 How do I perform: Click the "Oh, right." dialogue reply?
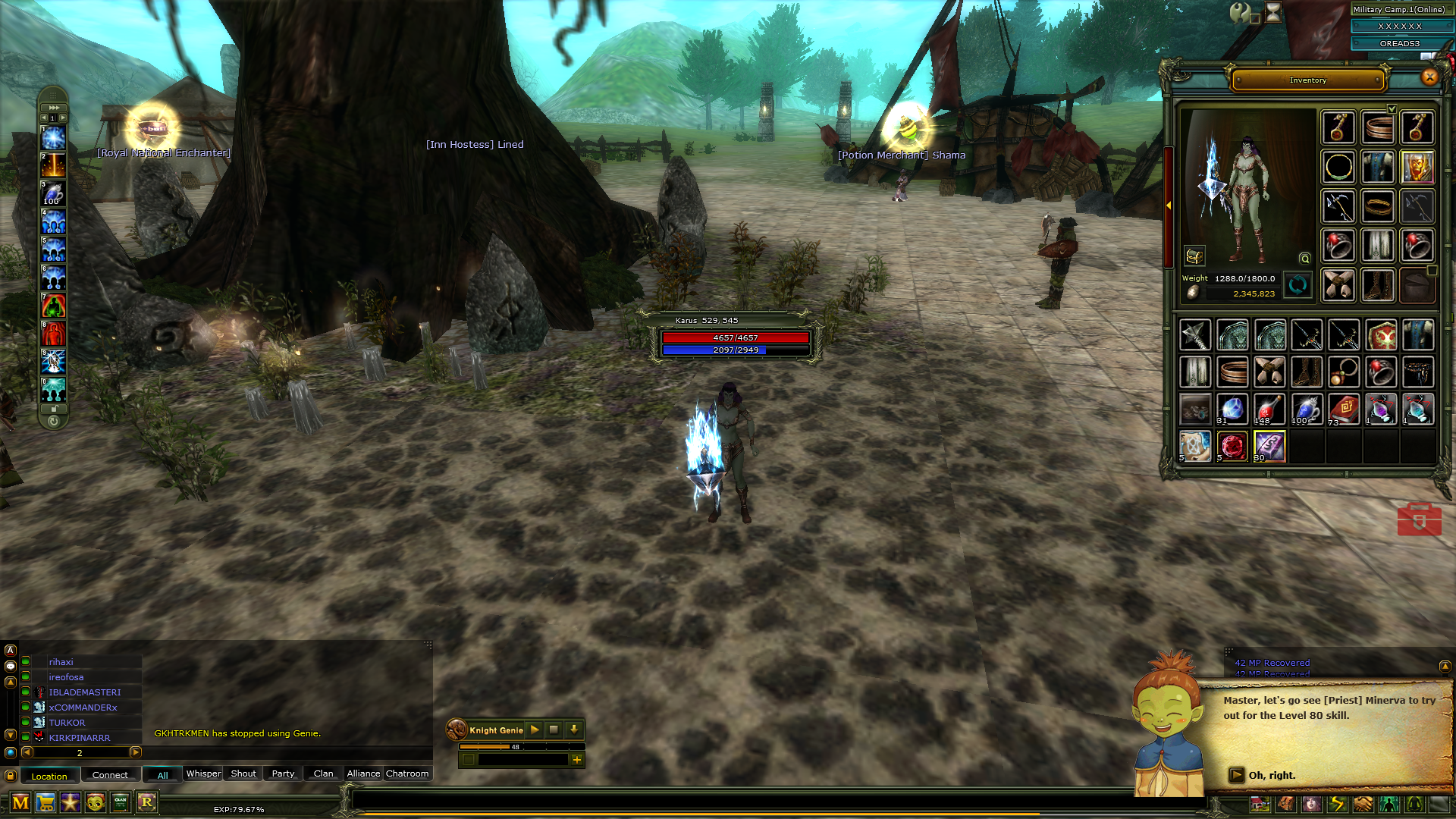click(x=1272, y=775)
